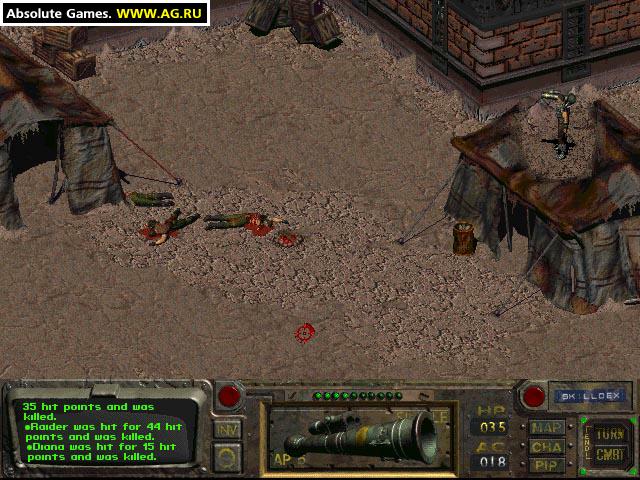Open the automap with the MAP button
Image resolution: width=640 pixels, height=480 pixels.
(x=547, y=427)
